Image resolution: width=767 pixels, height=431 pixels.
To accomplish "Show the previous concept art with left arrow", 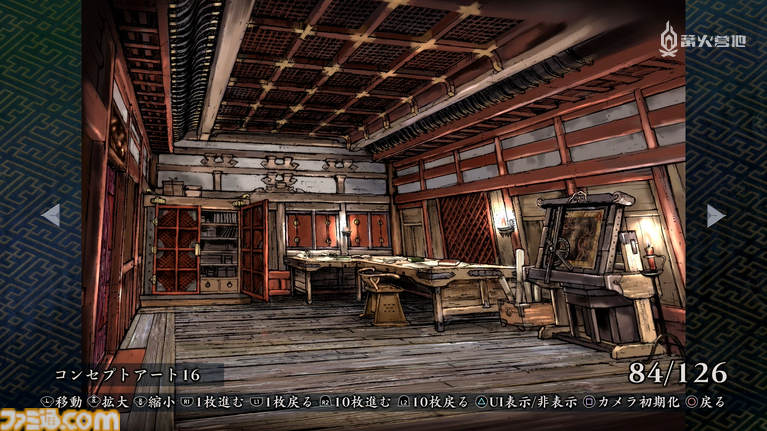I will (50, 215).
